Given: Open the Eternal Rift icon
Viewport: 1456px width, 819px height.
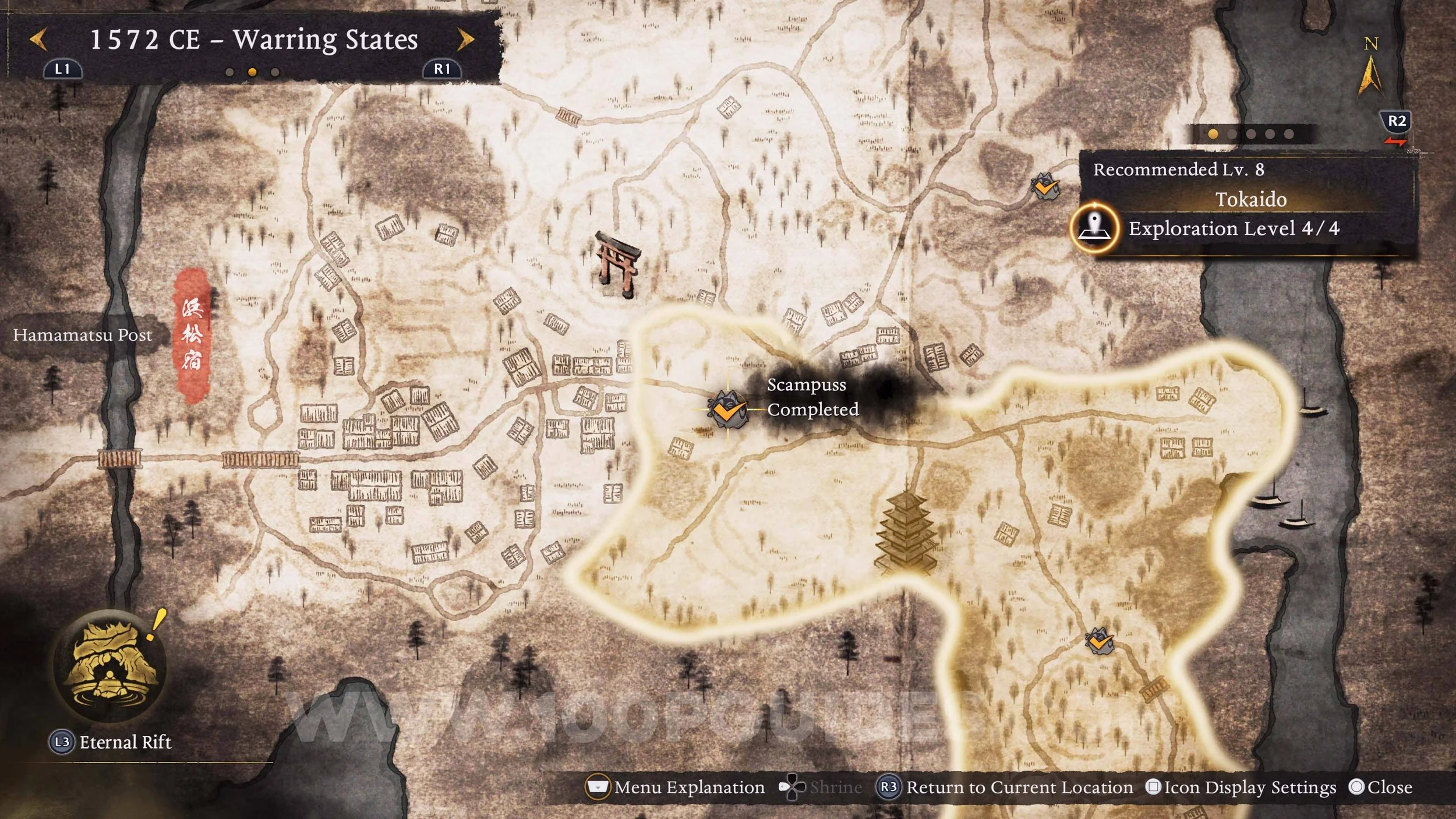Looking at the screenshot, I should pos(110,666).
